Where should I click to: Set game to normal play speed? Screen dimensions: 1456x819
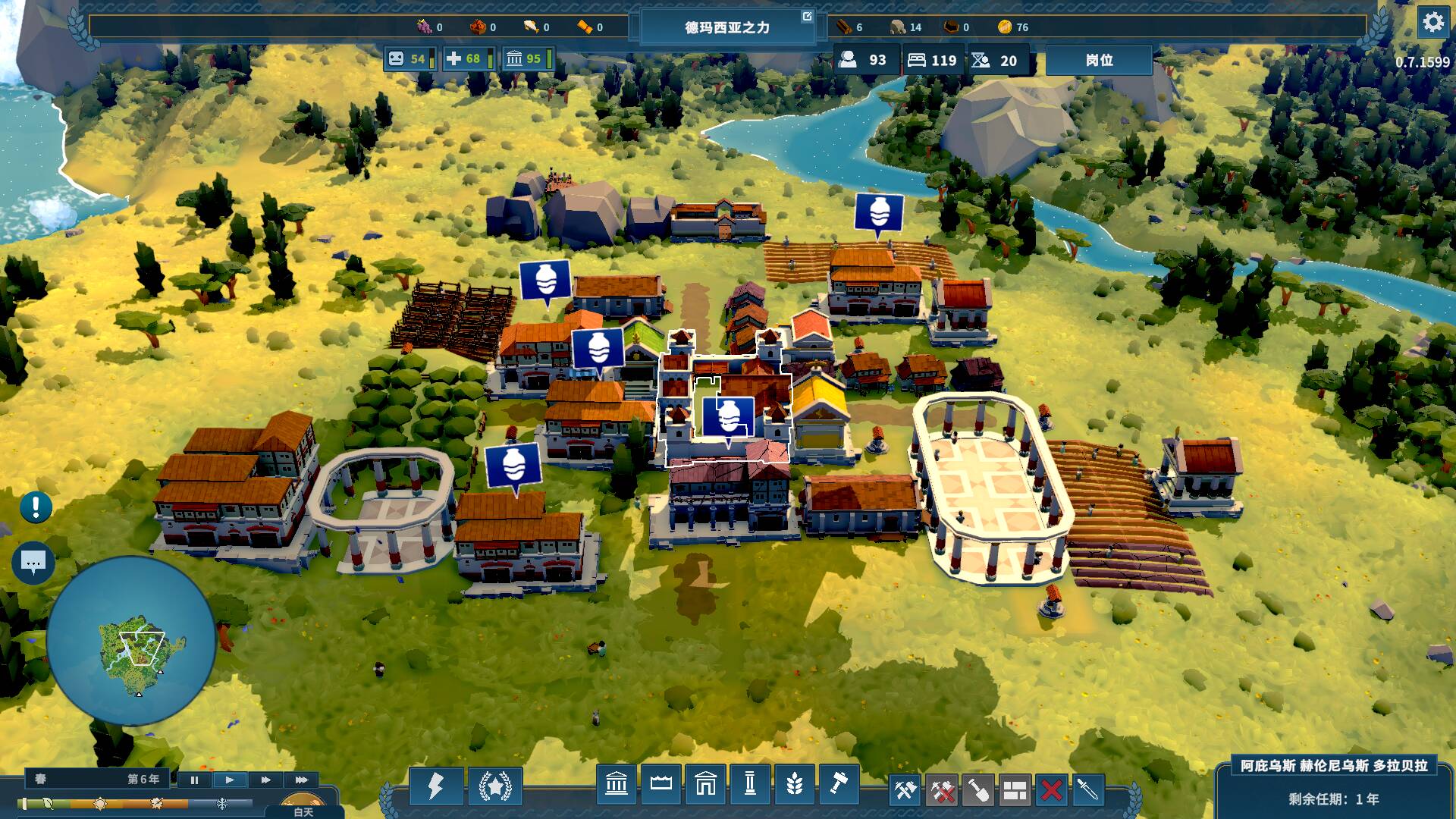click(x=230, y=780)
